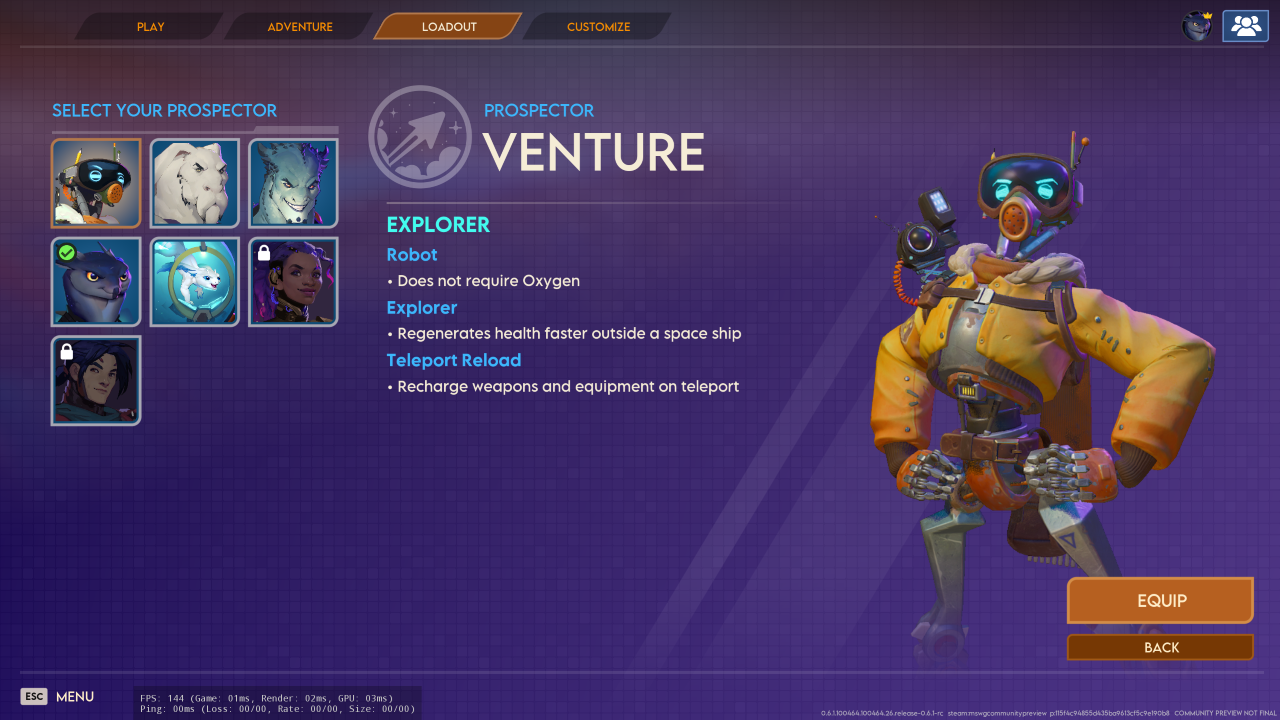Click the Back button
This screenshot has height=720, width=1280.
pos(1160,648)
